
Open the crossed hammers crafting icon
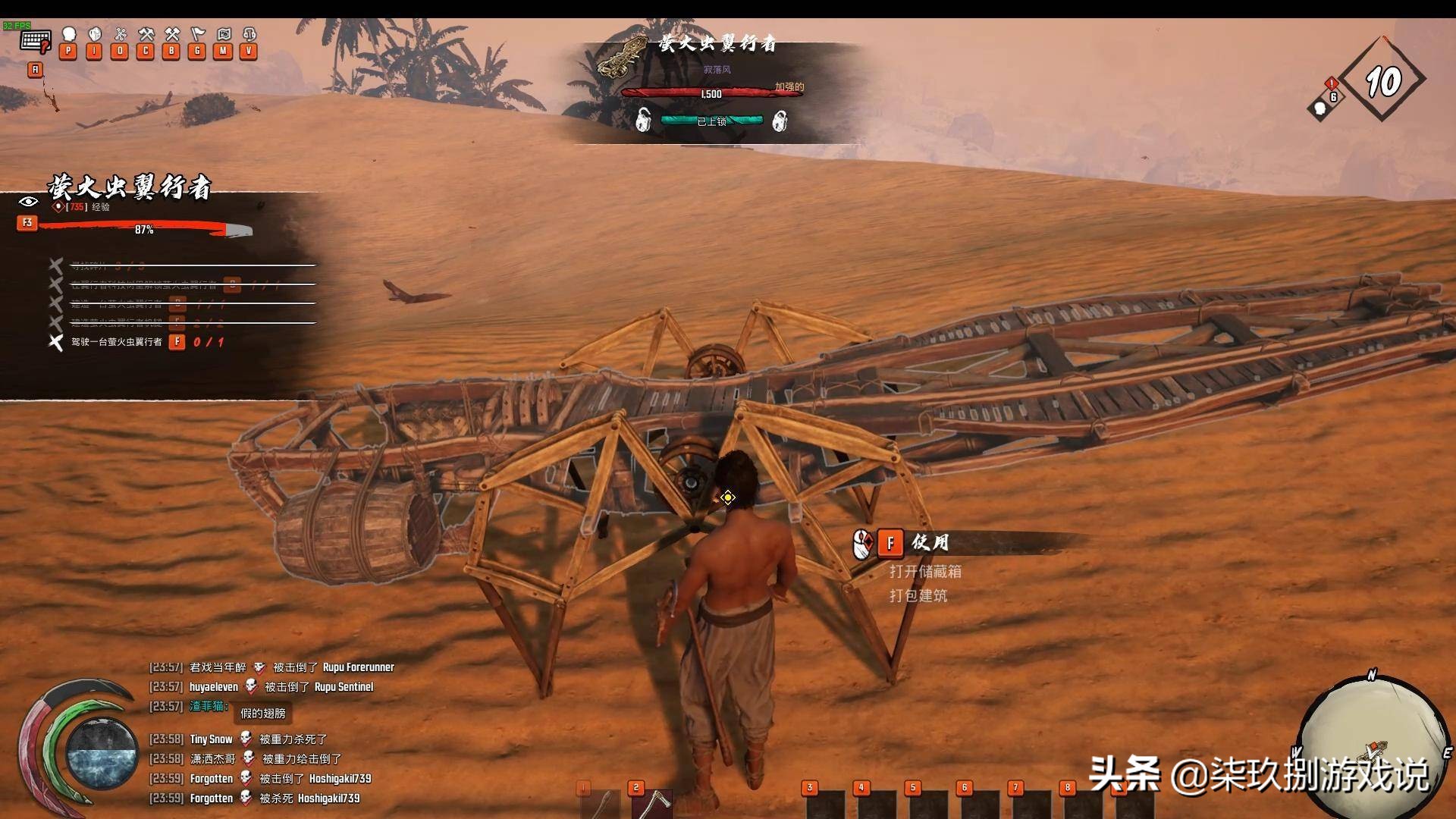coord(146,35)
